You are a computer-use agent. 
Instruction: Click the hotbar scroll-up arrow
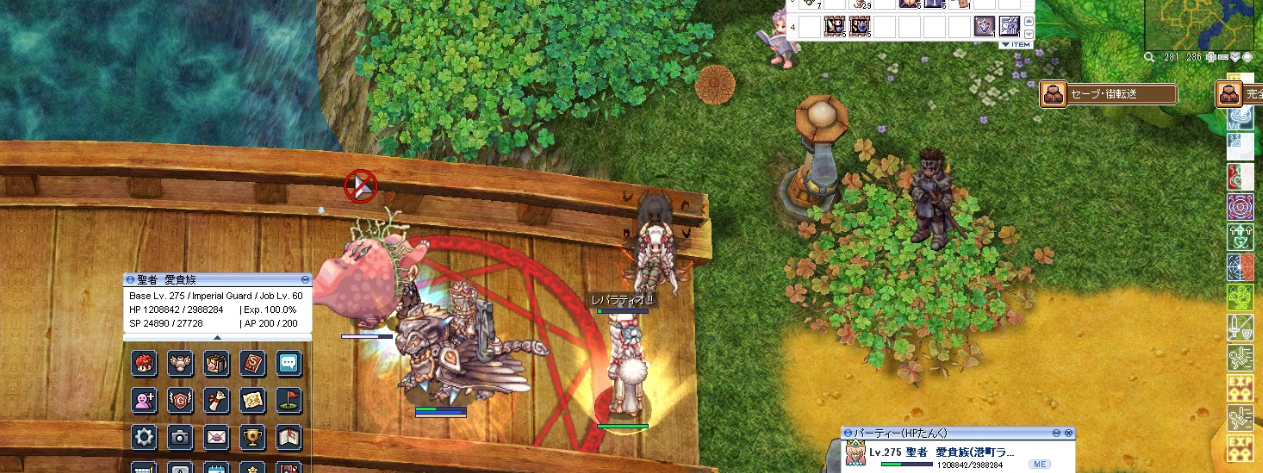pyautogui.click(x=1027, y=20)
